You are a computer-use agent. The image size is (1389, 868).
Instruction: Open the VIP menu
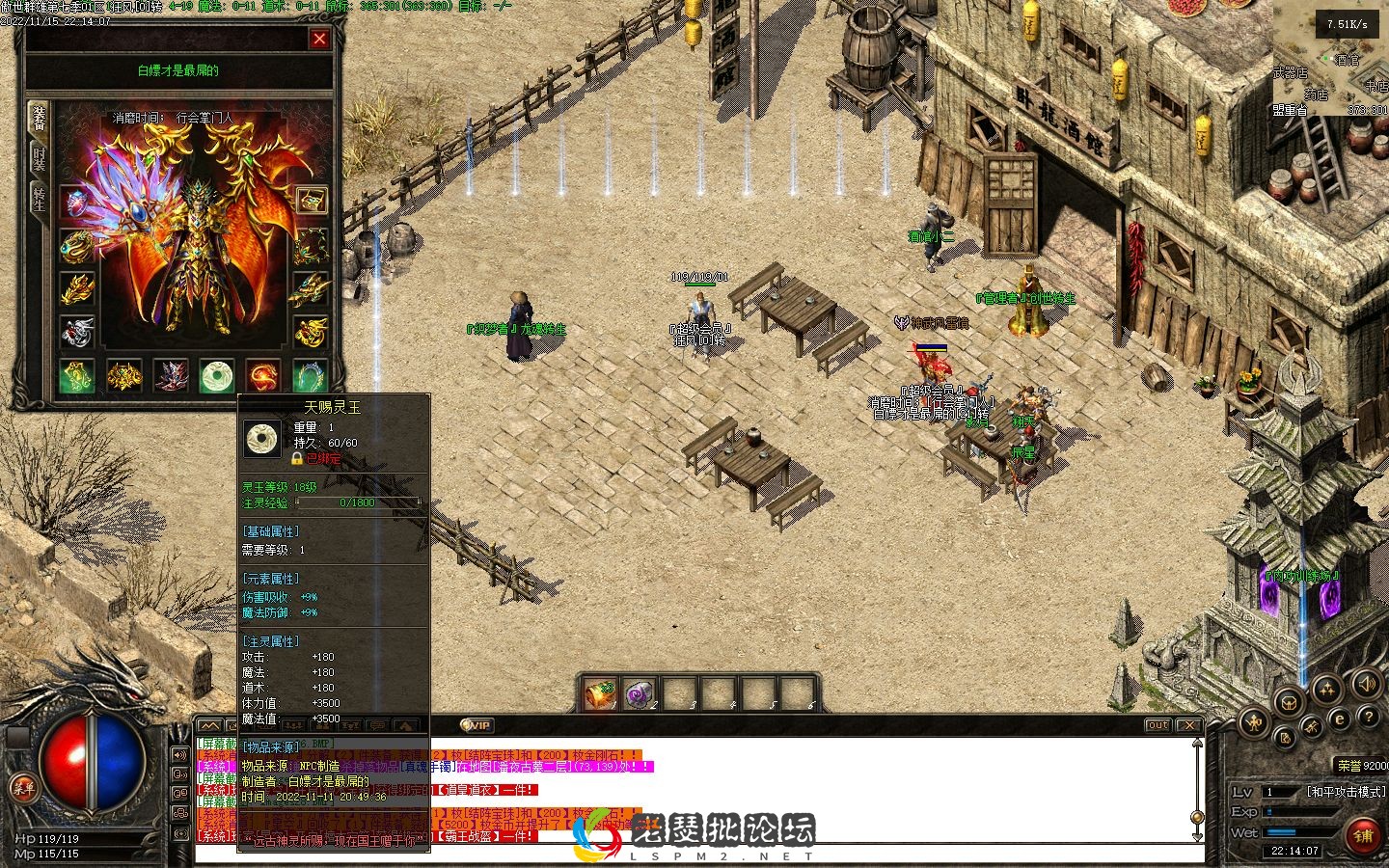[477, 725]
